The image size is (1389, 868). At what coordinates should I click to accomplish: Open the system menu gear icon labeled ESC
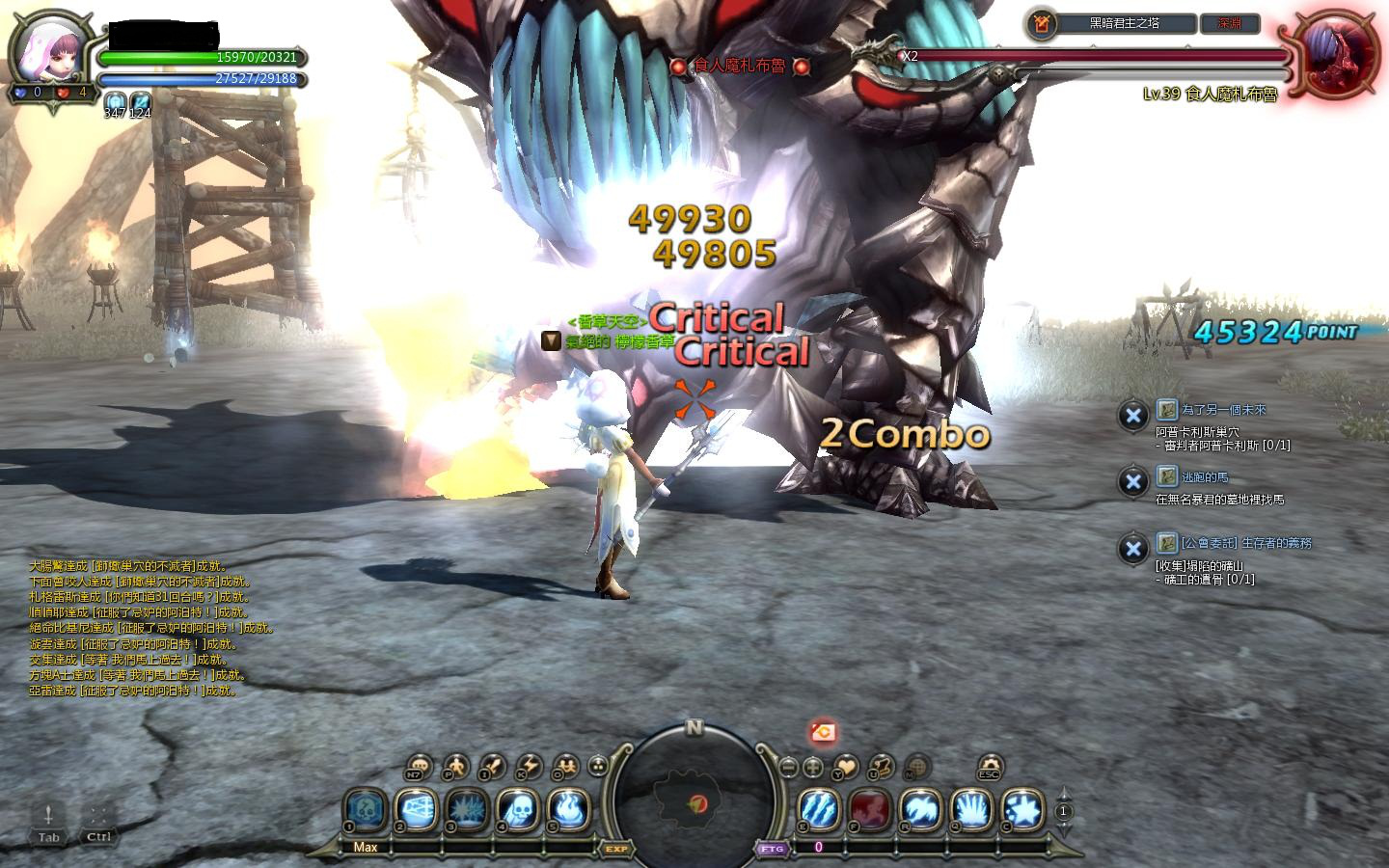pyautogui.click(x=990, y=768)
